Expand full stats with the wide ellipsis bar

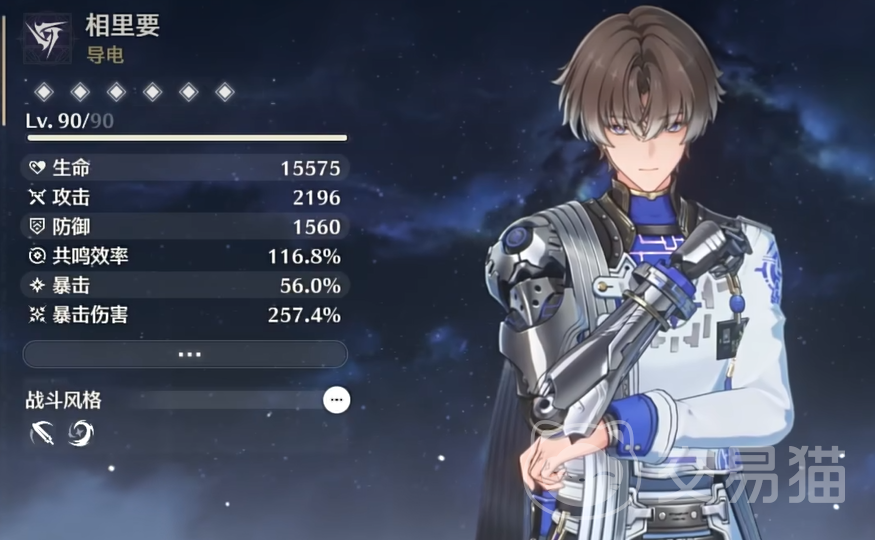(185, 354)
